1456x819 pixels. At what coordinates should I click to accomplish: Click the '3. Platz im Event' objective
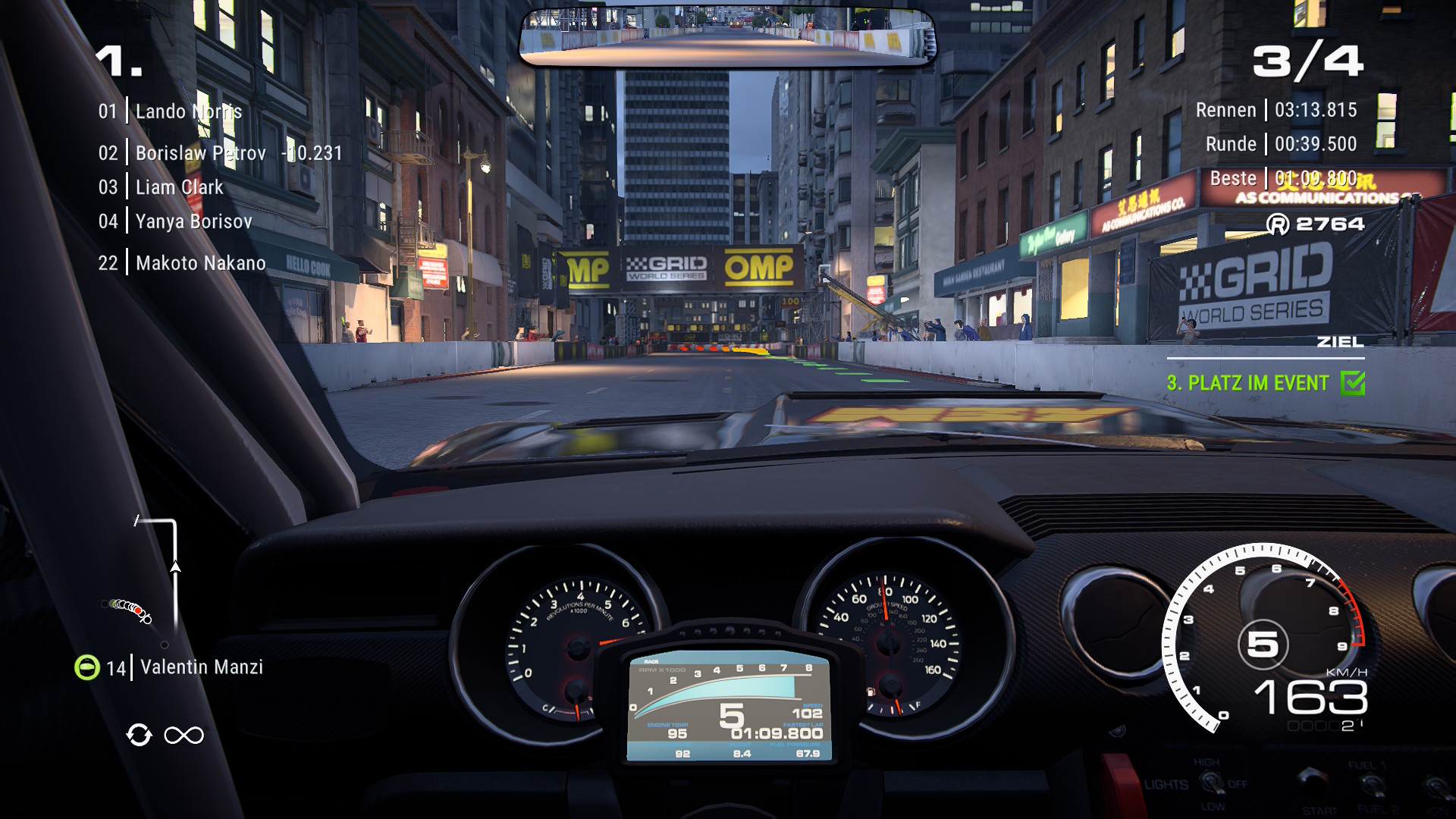point(1247,383)
